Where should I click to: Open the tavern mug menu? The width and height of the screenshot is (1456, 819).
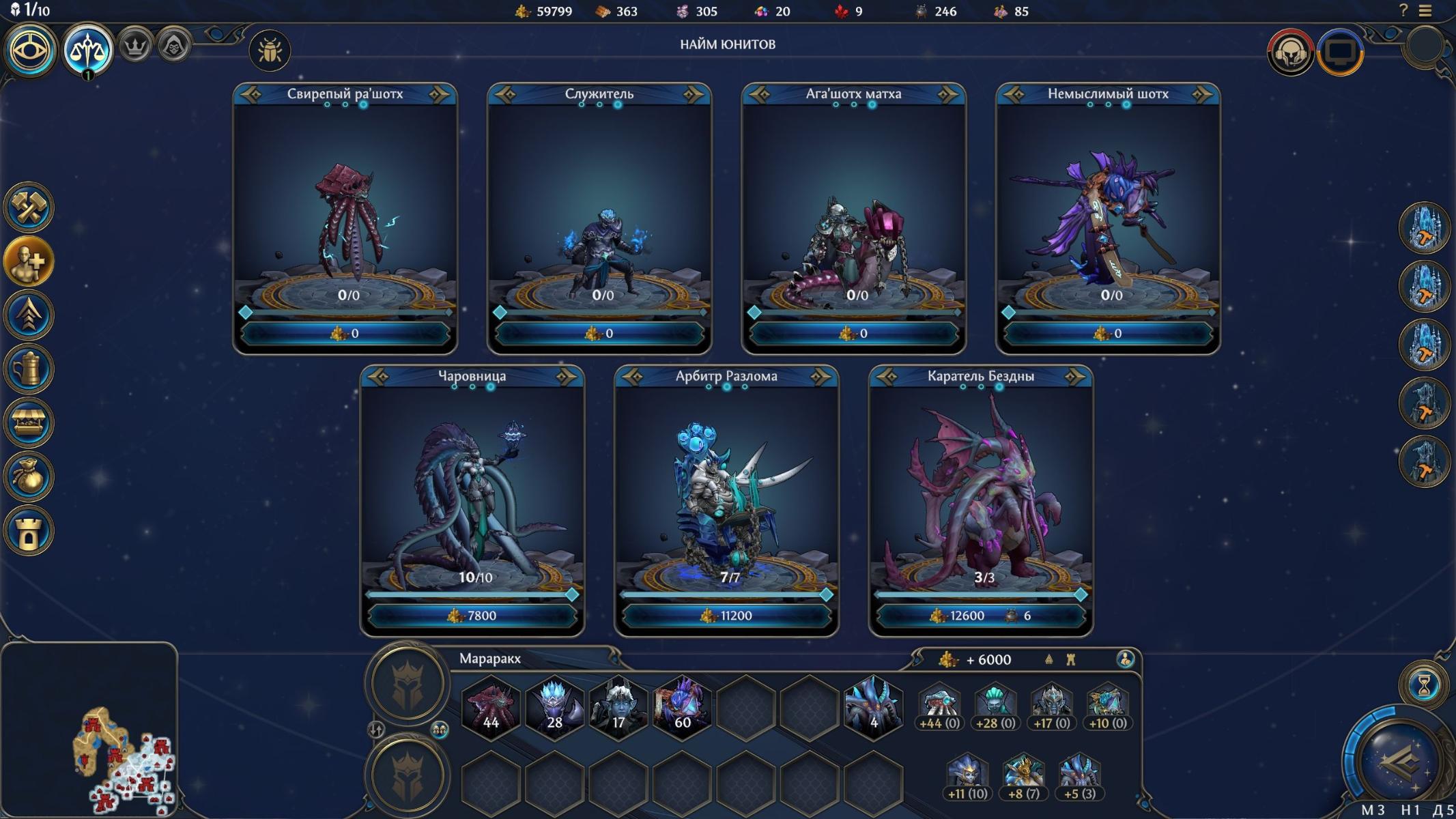(29, 369)
